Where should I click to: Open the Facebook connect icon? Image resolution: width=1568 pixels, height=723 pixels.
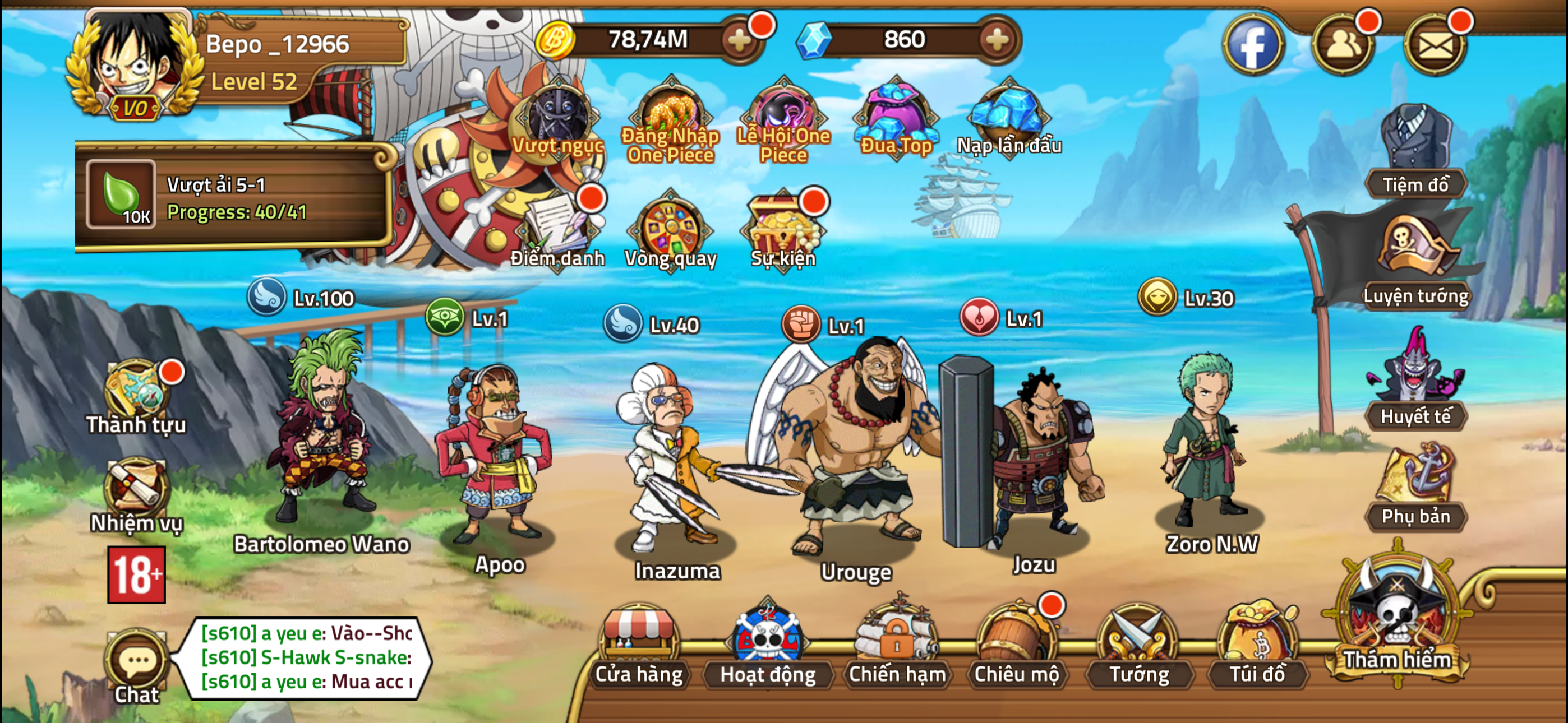(1253, 44)
